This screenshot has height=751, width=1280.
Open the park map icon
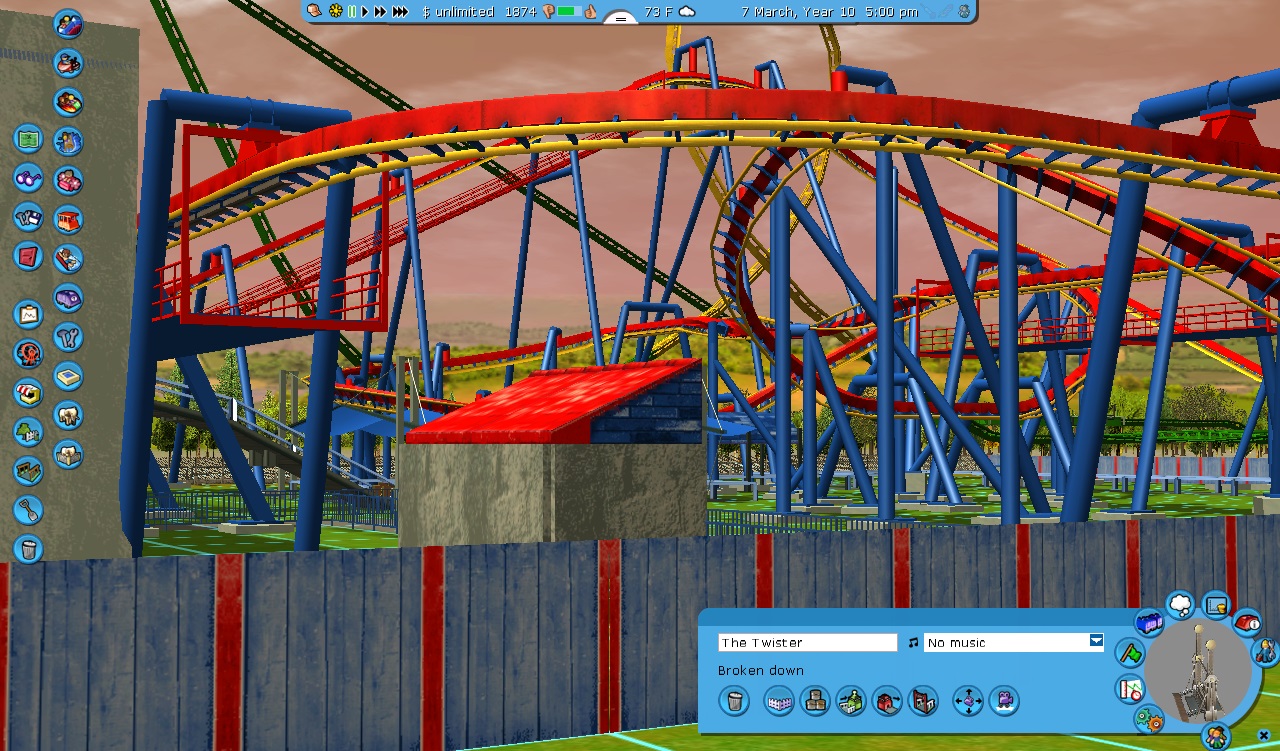pyautogui.click(x=28, y=139)
